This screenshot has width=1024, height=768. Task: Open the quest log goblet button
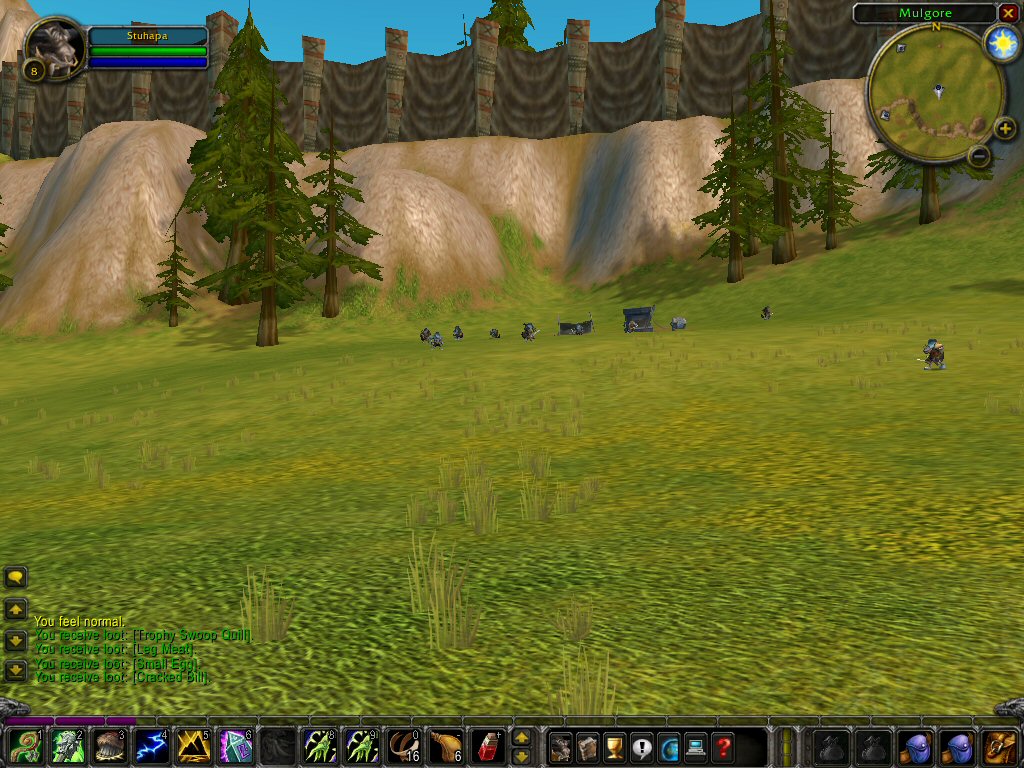pos(615,746)
